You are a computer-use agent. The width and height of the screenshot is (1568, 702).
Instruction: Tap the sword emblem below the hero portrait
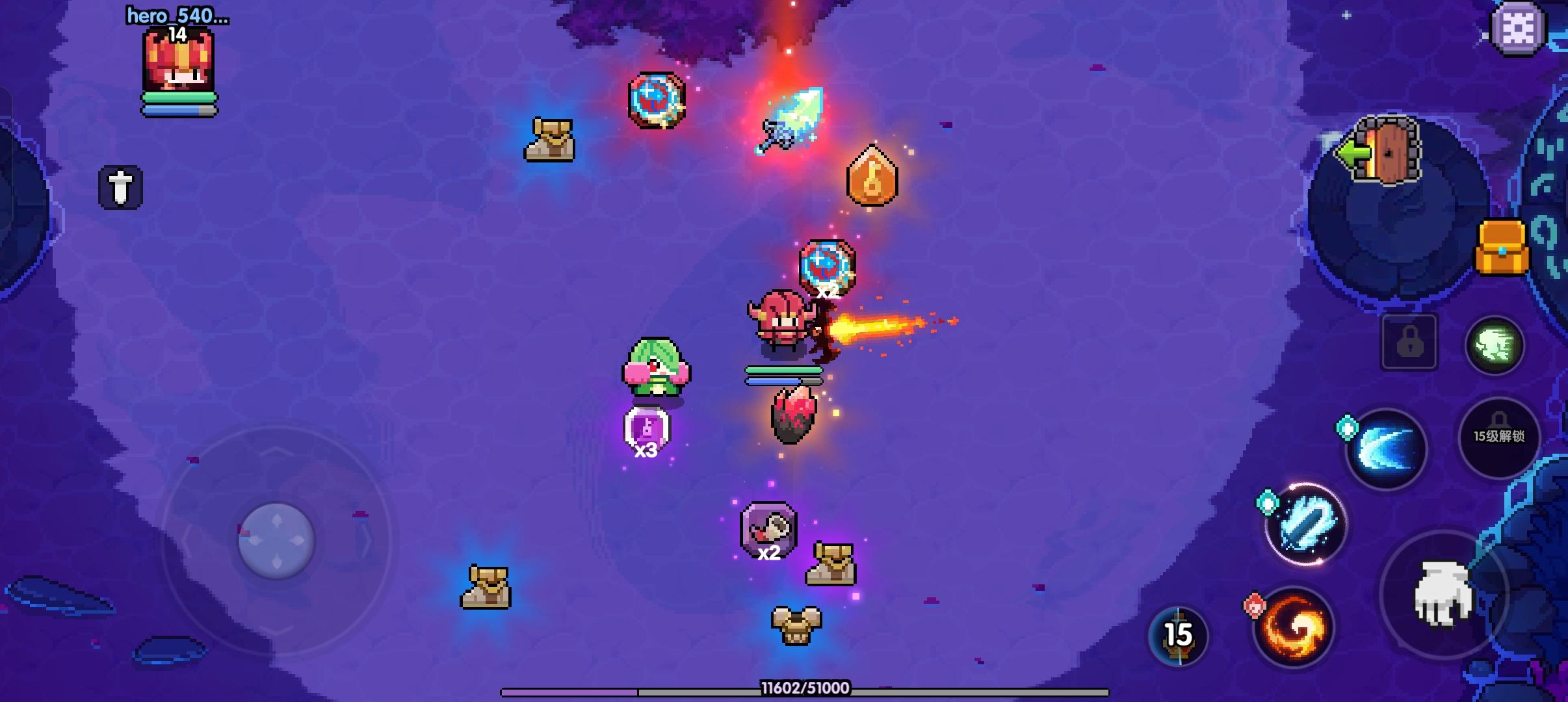click(121, 188)
